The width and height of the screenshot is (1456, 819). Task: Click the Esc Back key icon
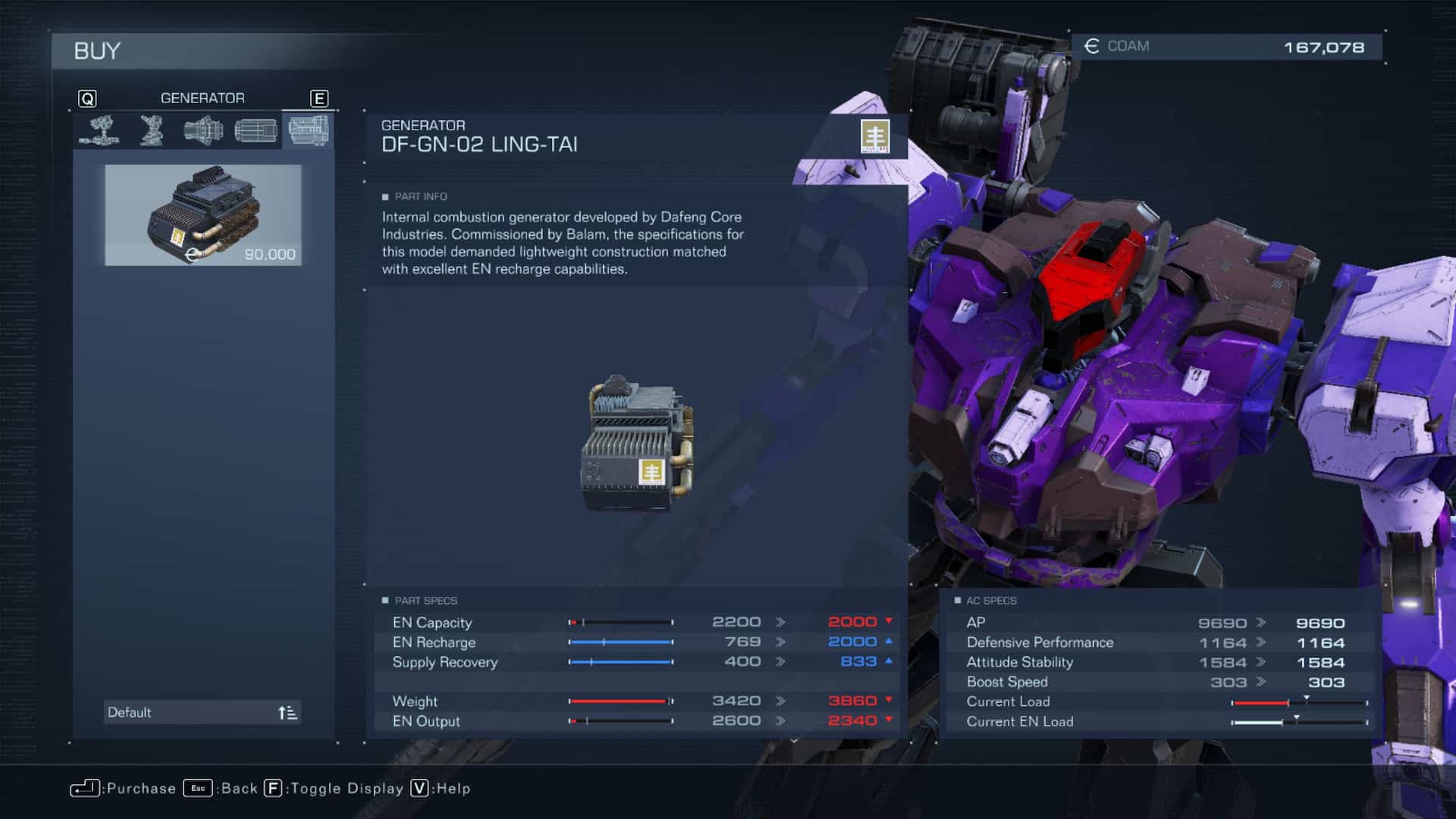tap(199, 789)
